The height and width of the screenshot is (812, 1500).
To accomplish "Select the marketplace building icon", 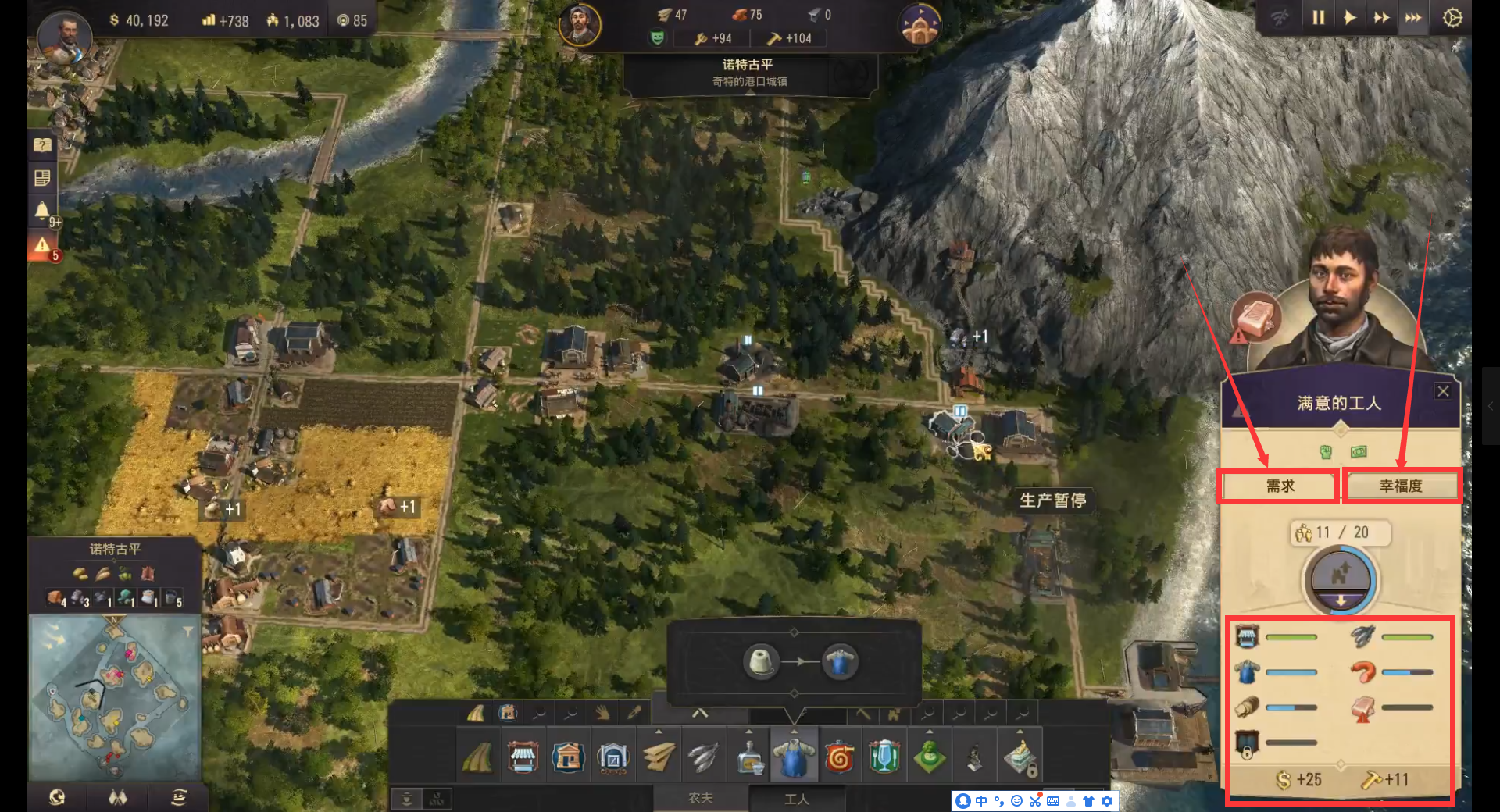I will [523, 757].
